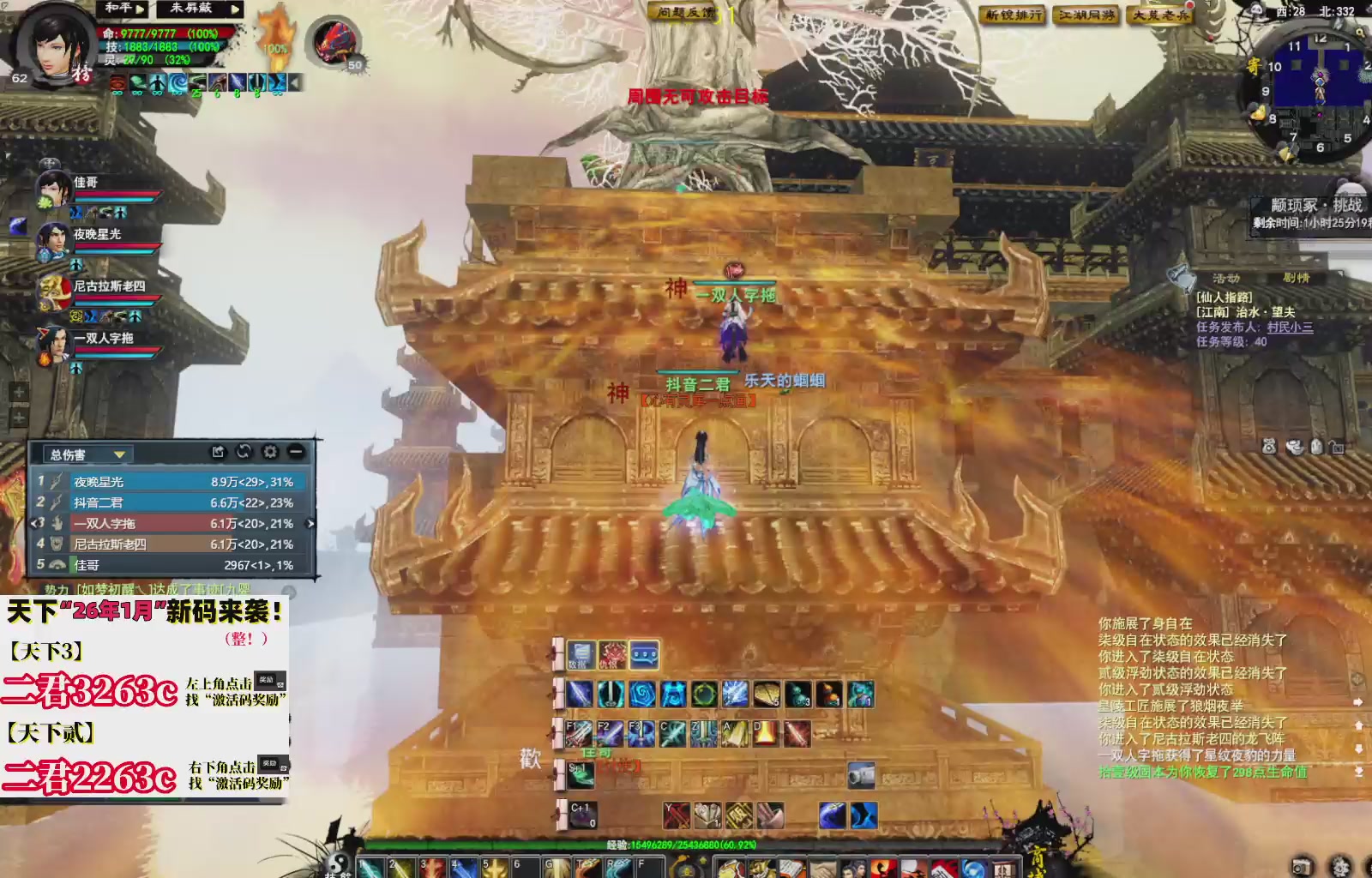This screenshot has height=878, width=1372.
Task: Switch to the 活动 quest tab
Action: [x=1227, y=278]
